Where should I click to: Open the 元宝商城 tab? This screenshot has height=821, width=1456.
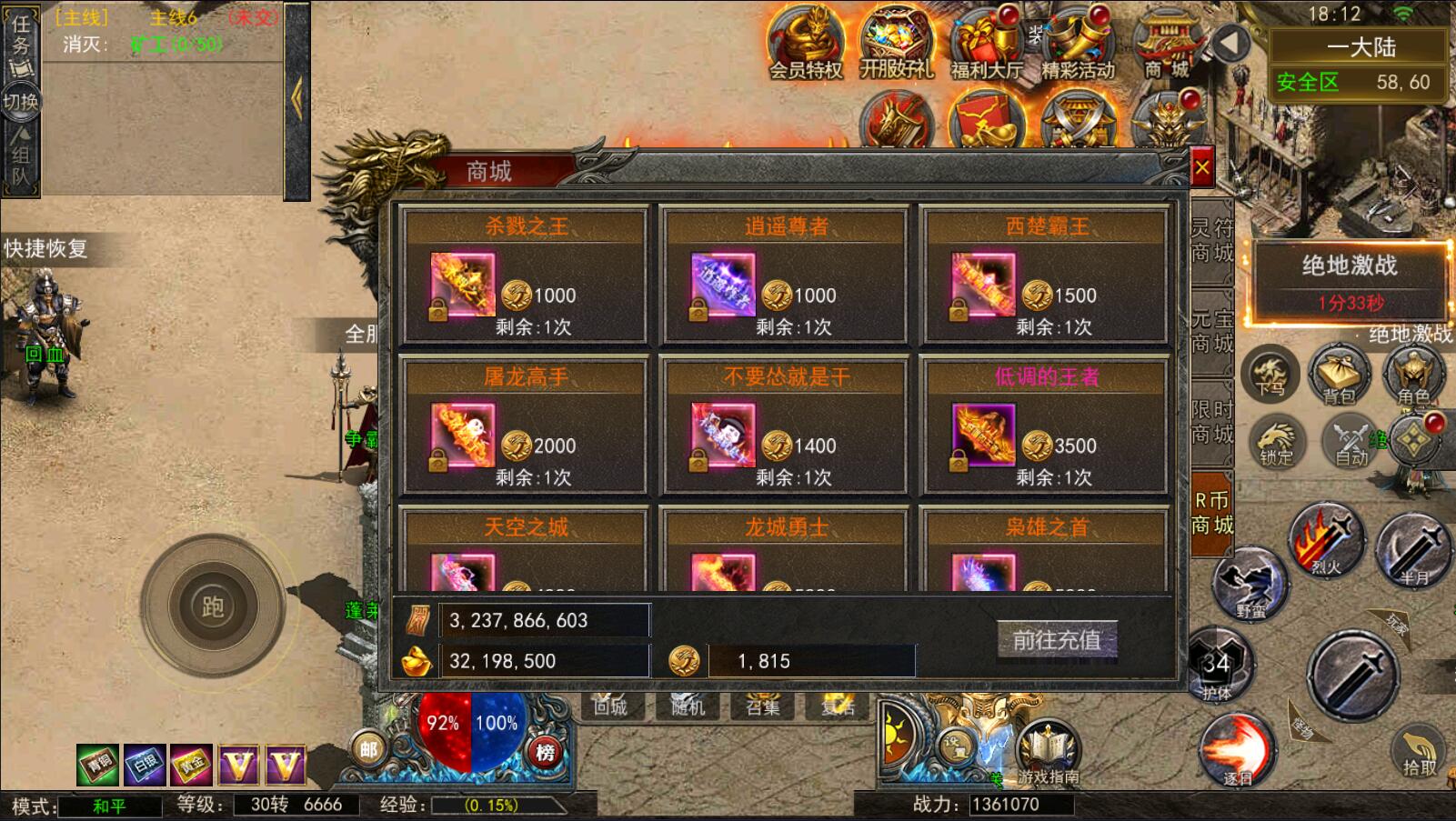1211,332
